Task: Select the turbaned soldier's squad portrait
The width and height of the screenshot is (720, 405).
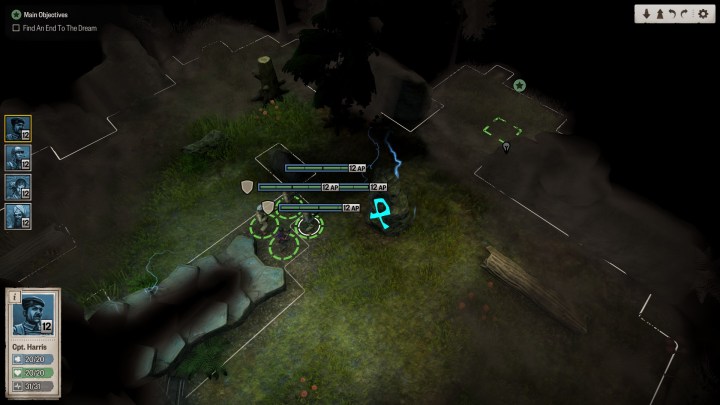Action: click(18, 215)
